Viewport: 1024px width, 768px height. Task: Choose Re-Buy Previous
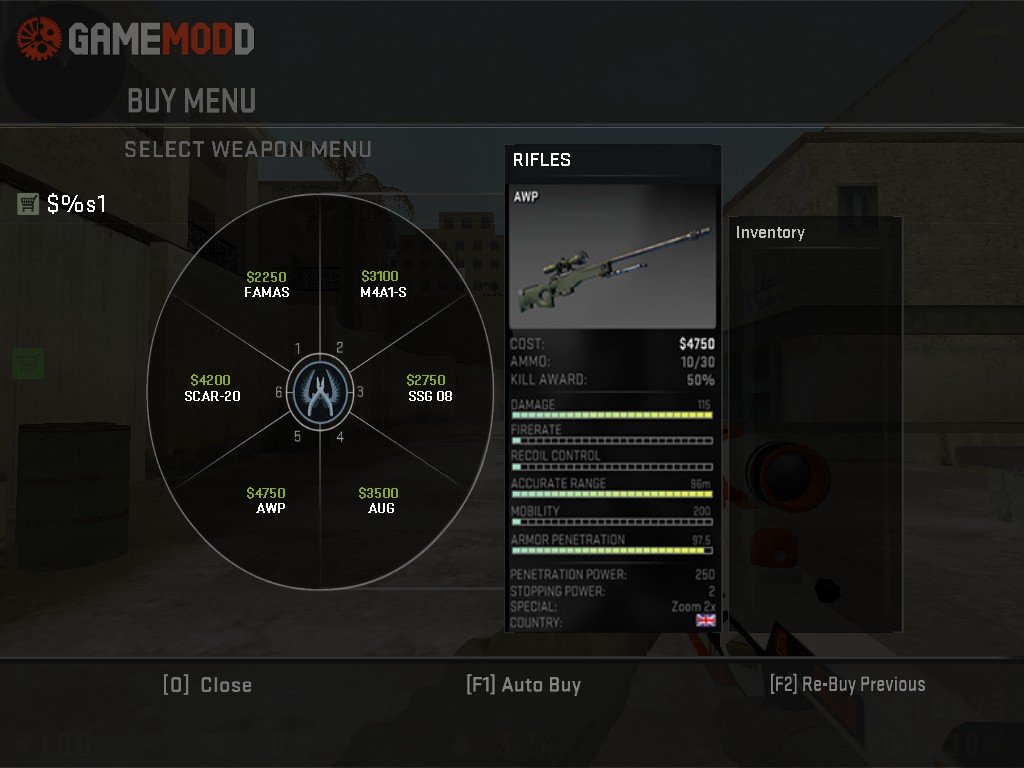tap(847, 685)
